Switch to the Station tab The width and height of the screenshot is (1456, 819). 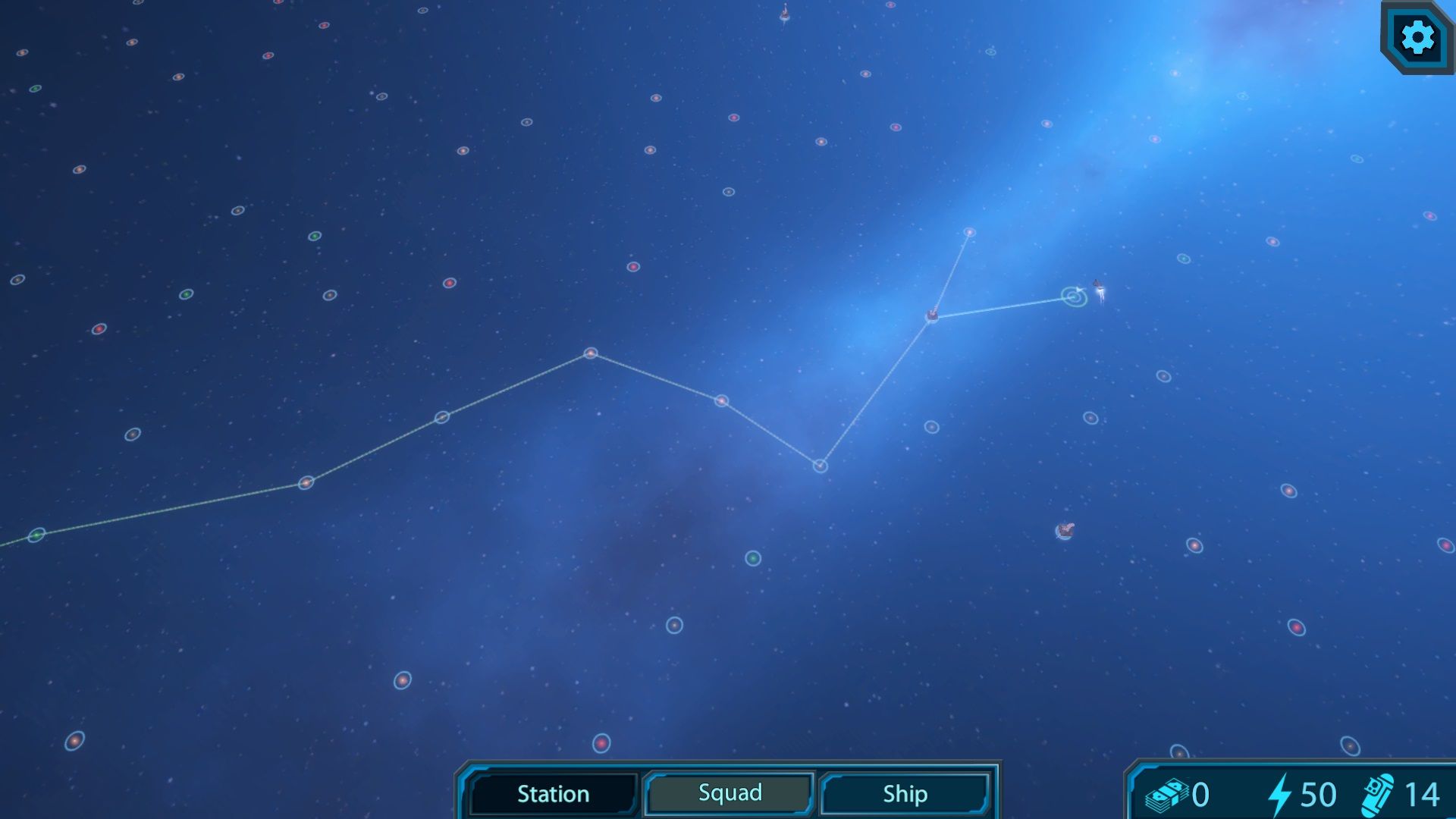click(553, 794)
